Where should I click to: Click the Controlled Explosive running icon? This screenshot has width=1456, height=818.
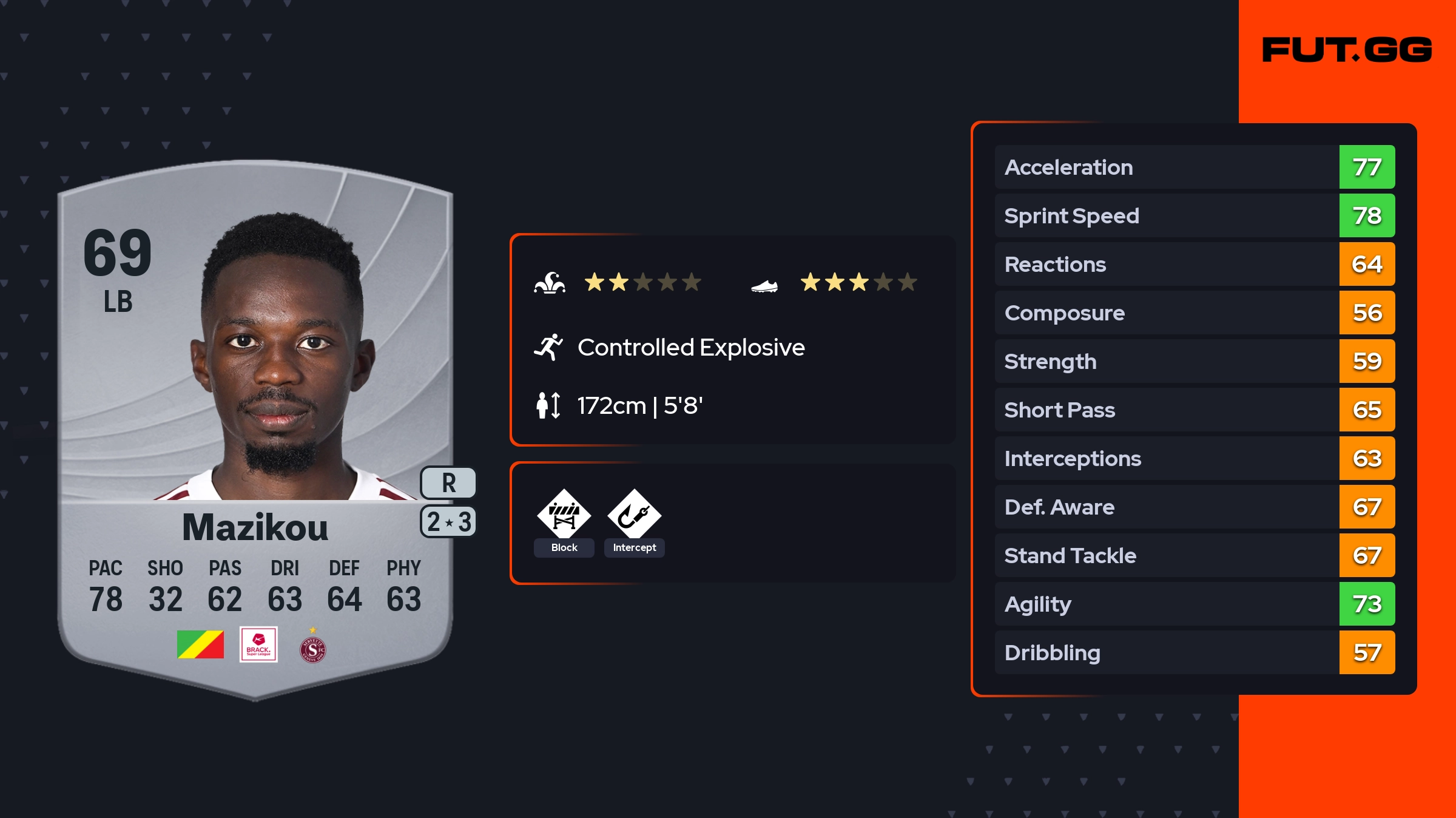[548, 347]
